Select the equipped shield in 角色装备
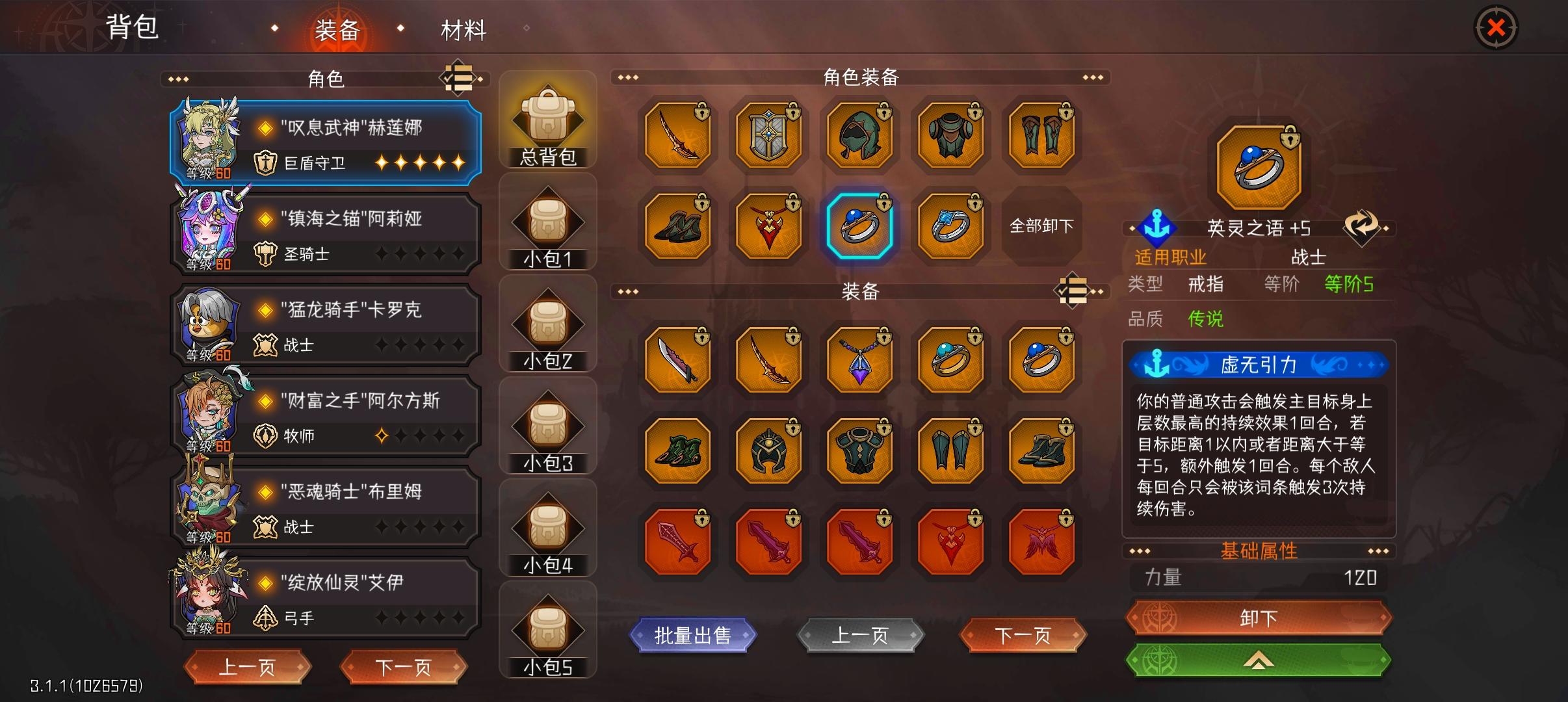 (x=768, y=135)
